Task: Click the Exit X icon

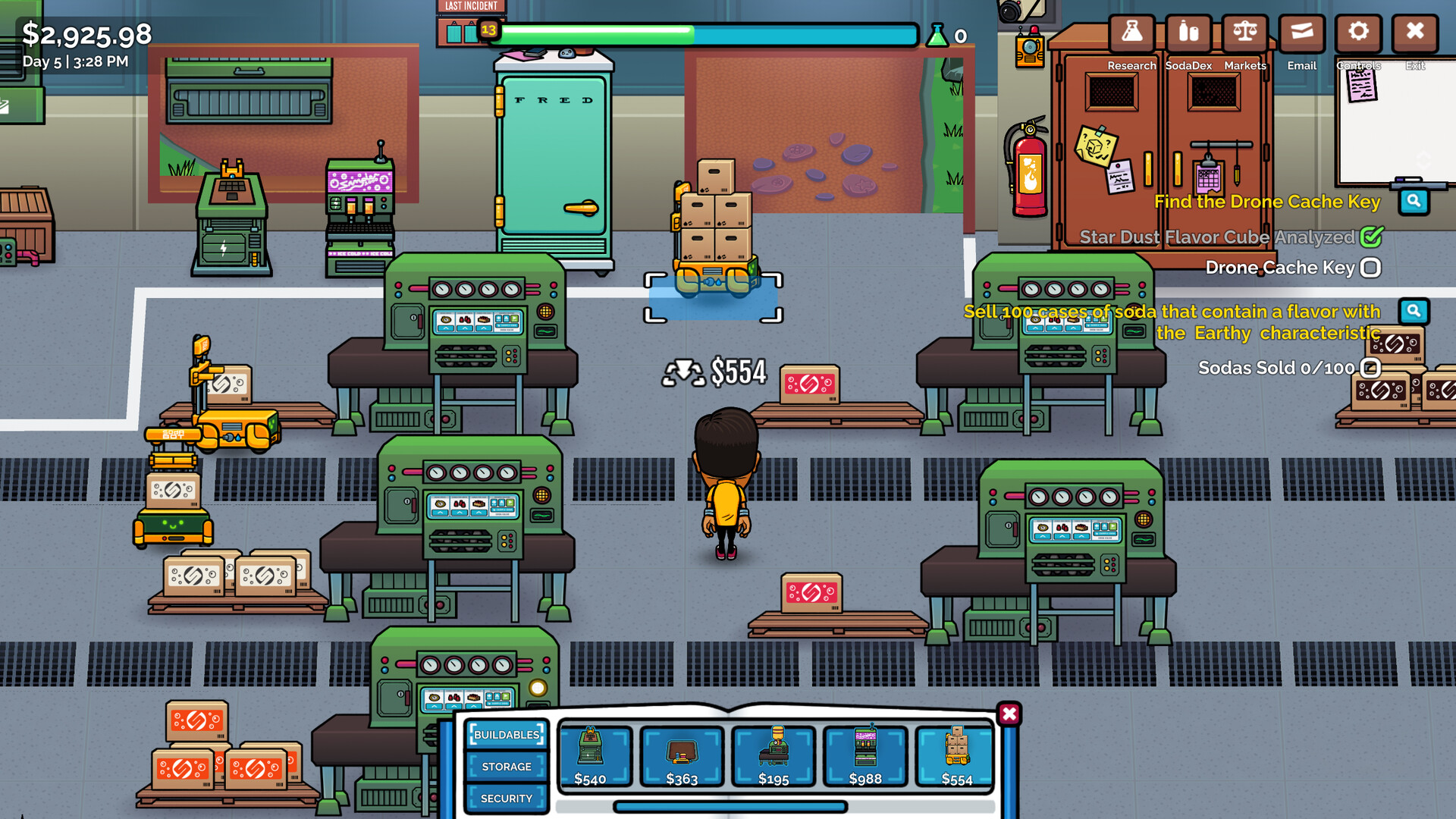Action: (1414, 33)
